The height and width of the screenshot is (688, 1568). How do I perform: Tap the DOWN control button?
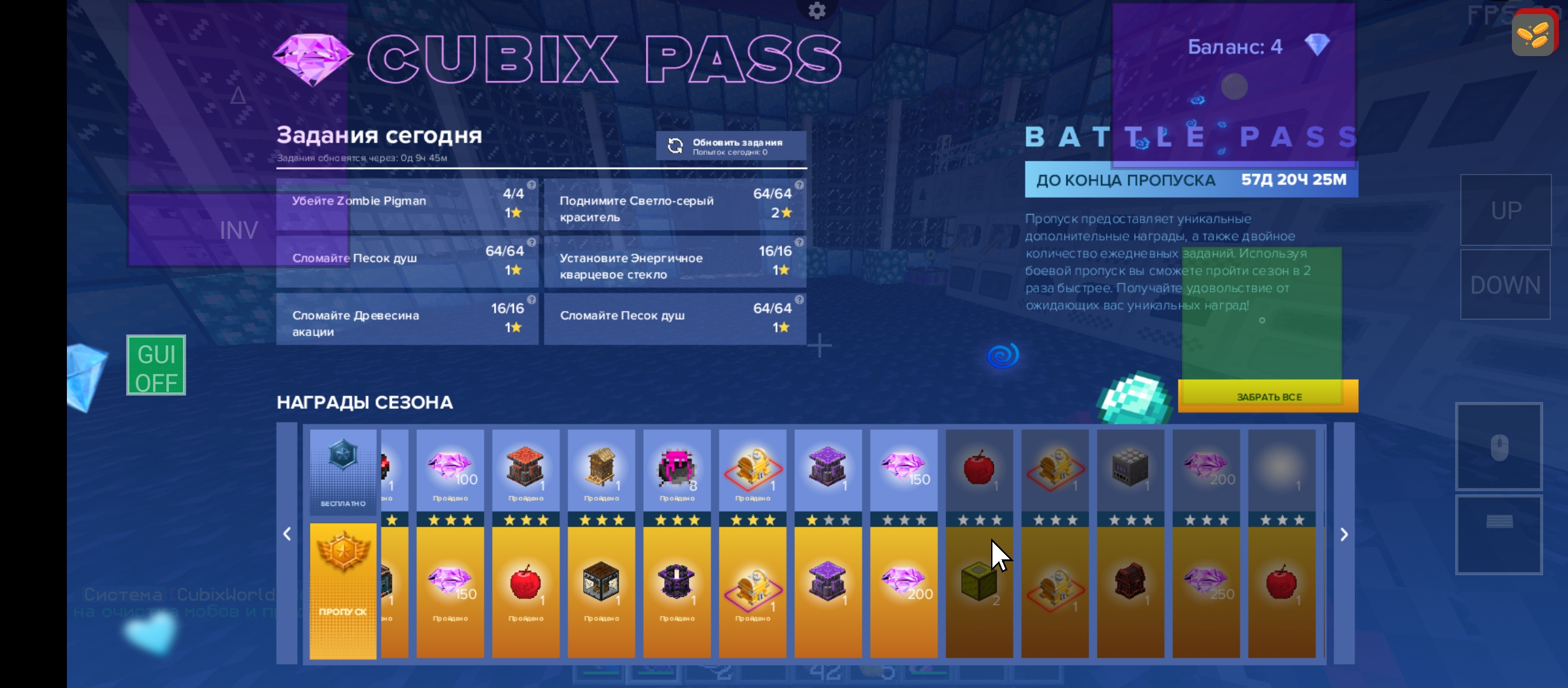1505,285
